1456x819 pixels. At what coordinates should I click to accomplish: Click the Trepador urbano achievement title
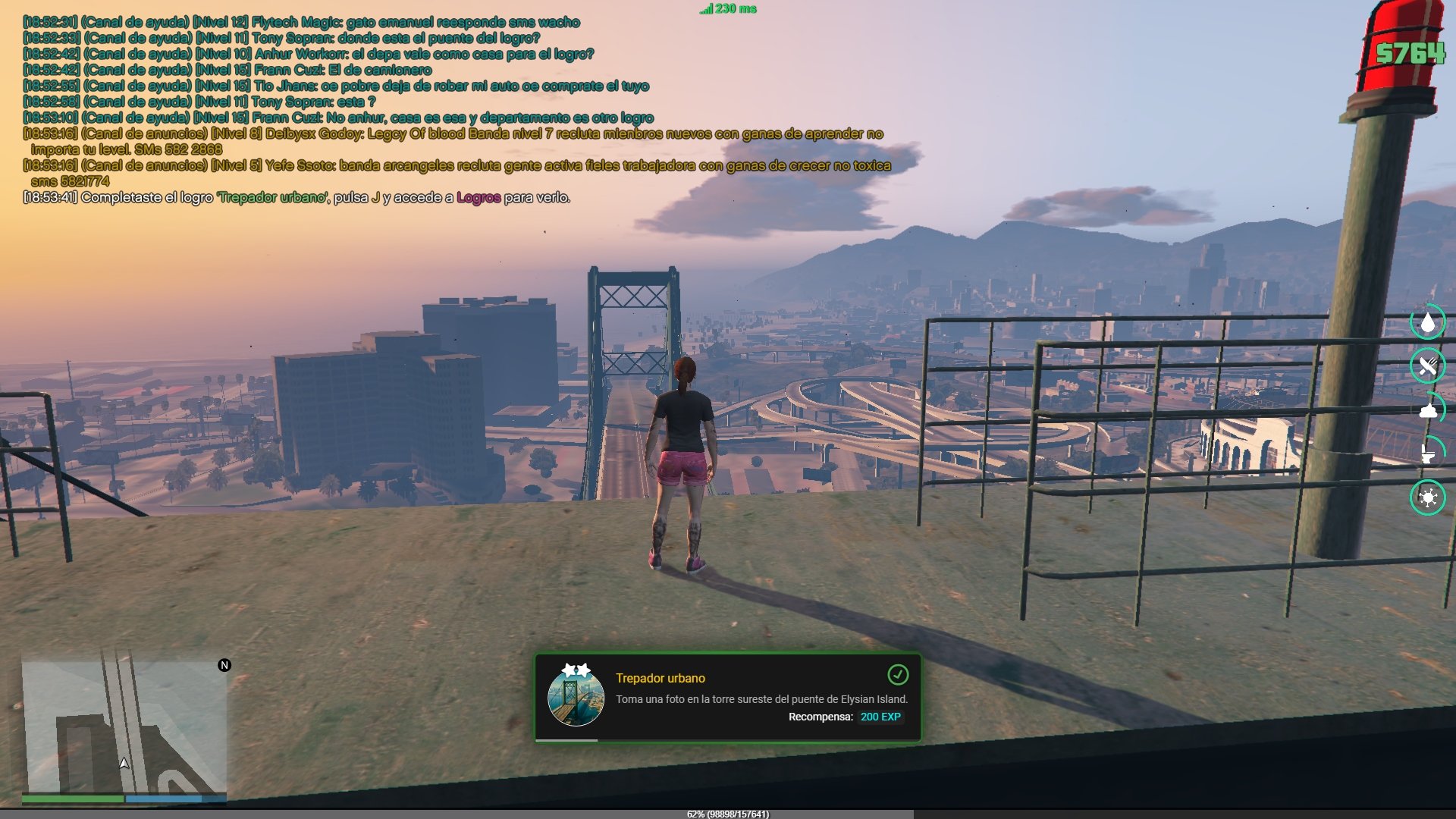[660, 678]
